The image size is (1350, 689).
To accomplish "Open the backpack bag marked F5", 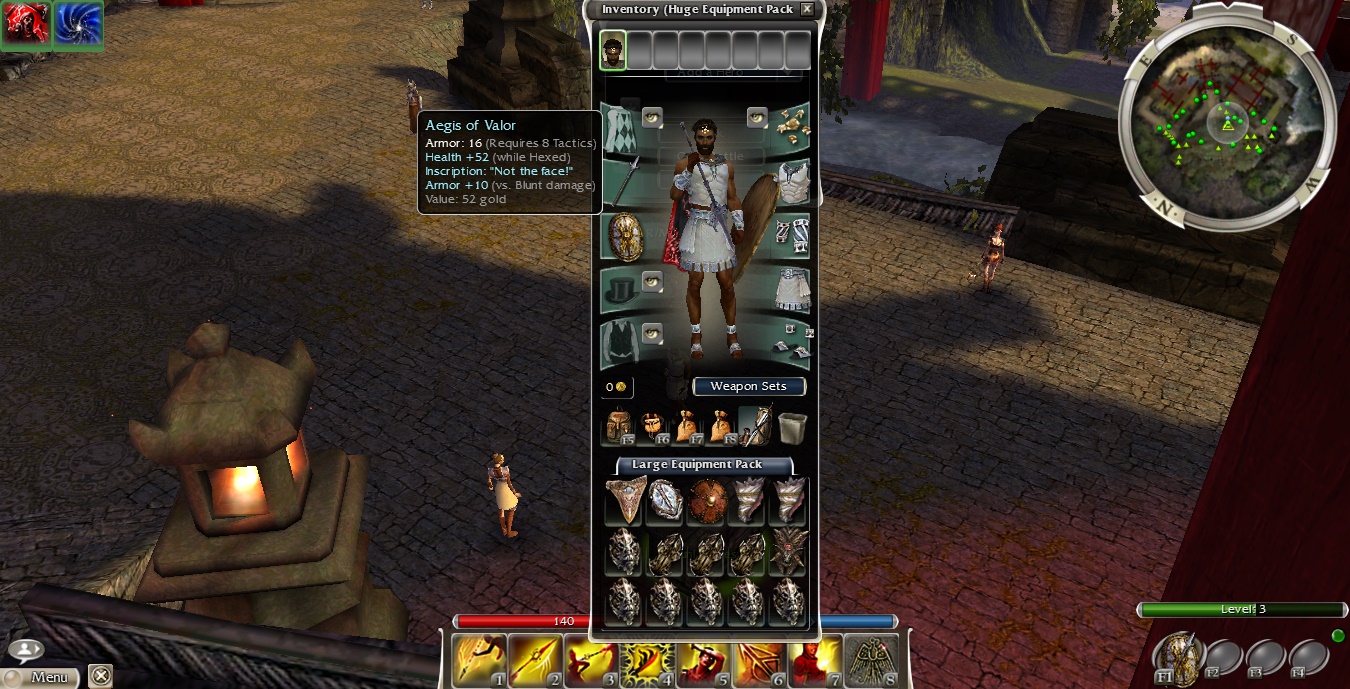I will point(619,427).
